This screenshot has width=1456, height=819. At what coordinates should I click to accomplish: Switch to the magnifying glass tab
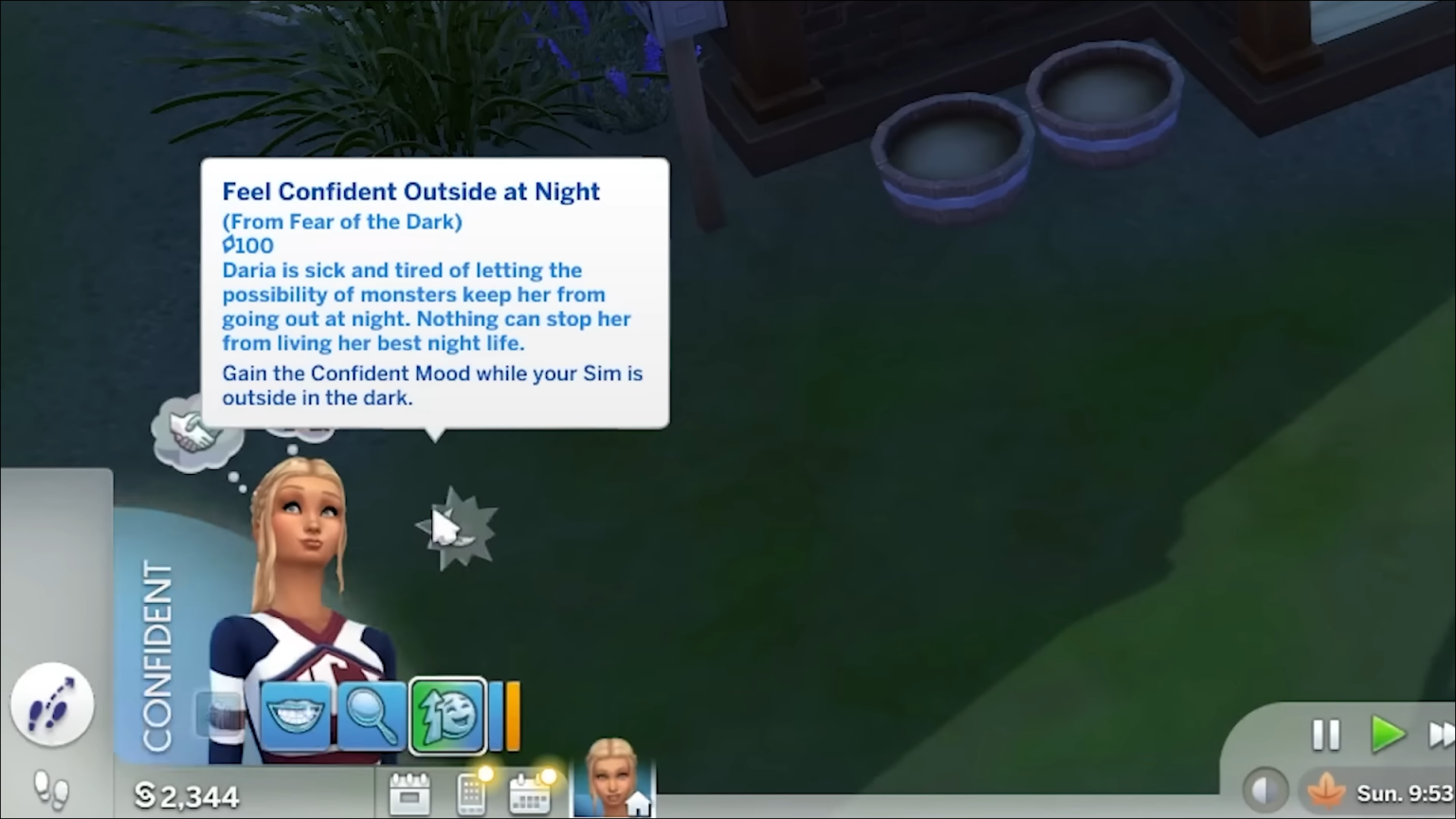[x=372, y=716]
